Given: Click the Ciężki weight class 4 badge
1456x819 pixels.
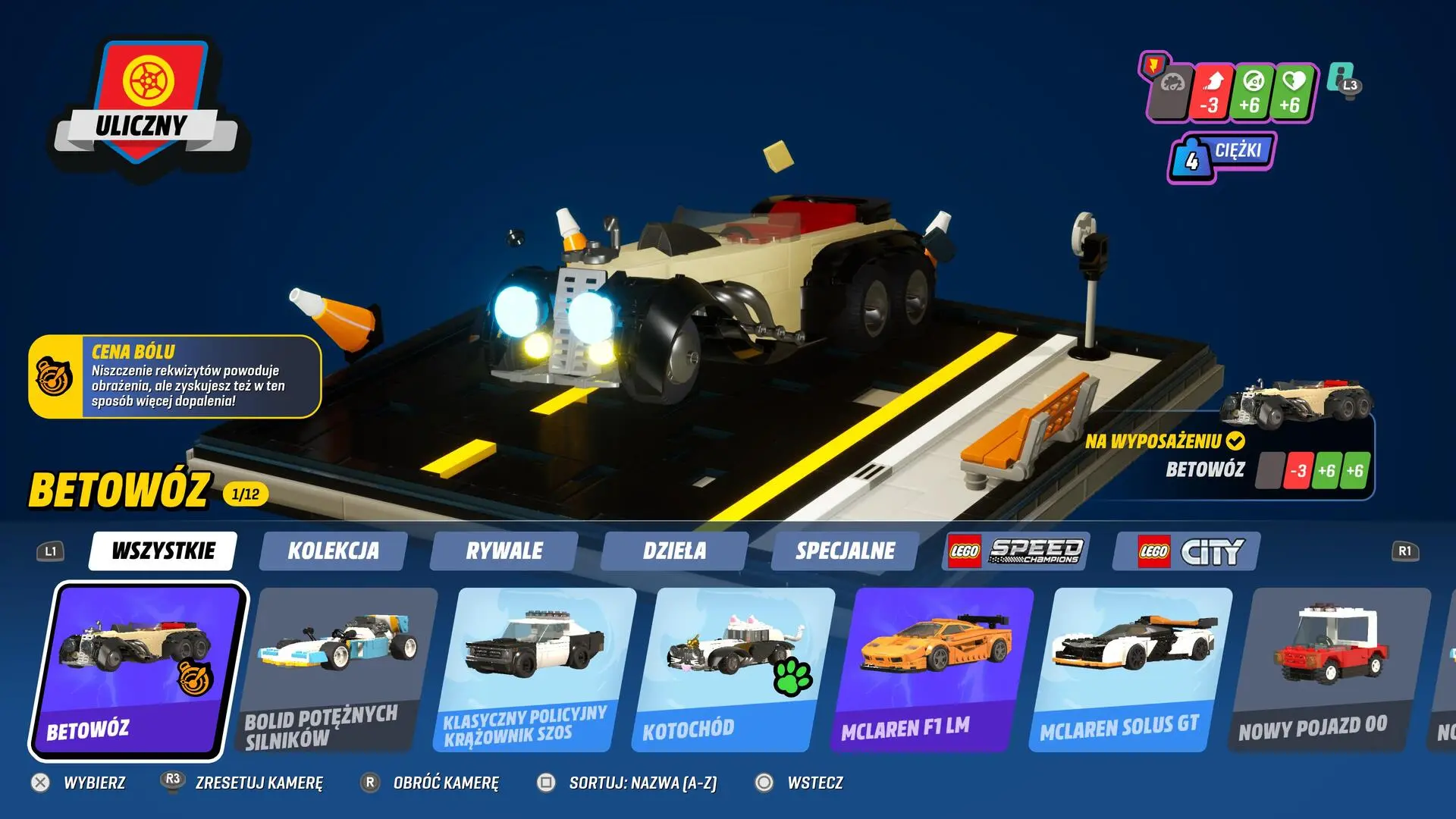Looking at the screenshot, I should tap(1221, 153).
